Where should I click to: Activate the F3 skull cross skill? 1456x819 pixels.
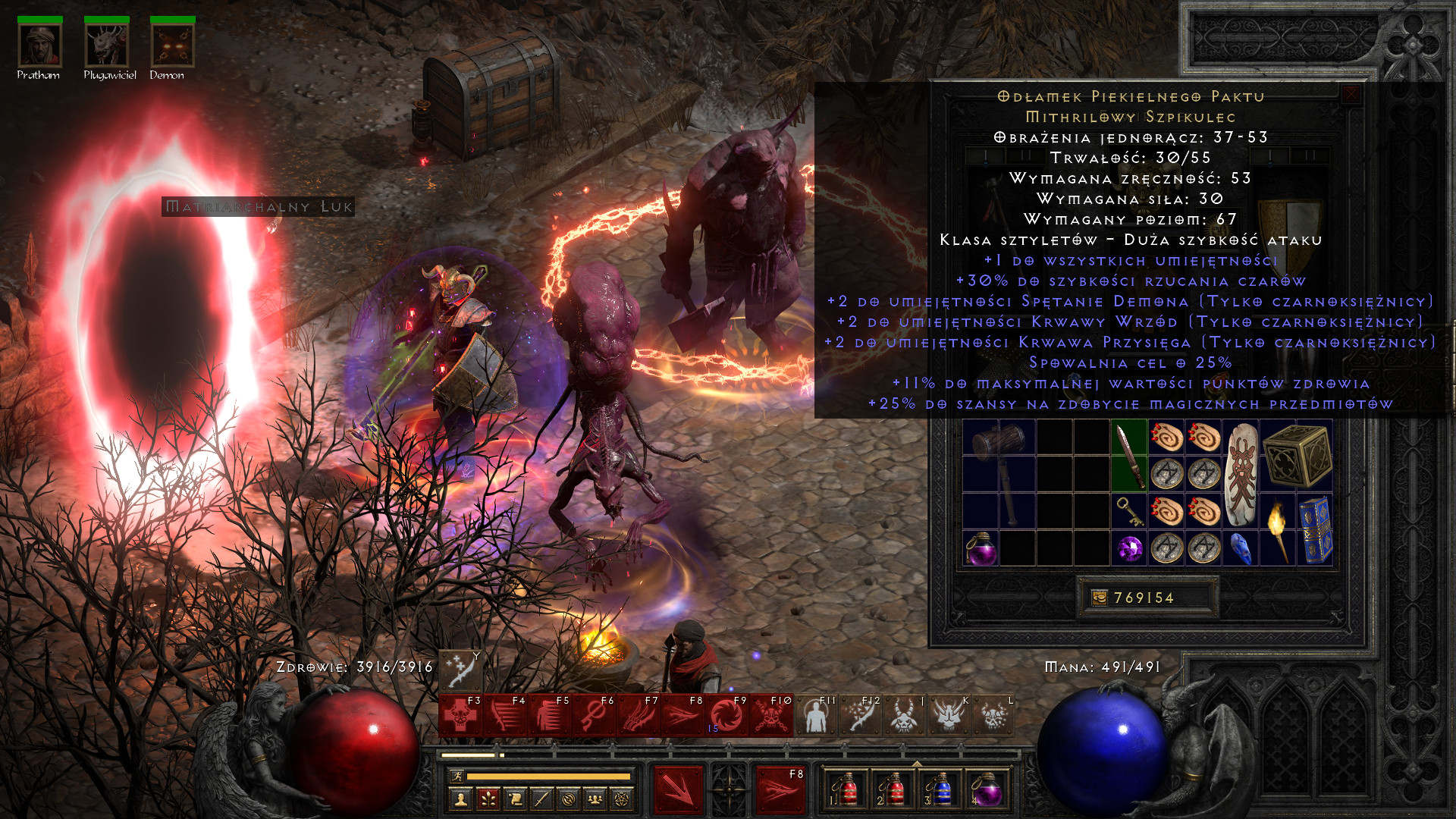[460, 715]
